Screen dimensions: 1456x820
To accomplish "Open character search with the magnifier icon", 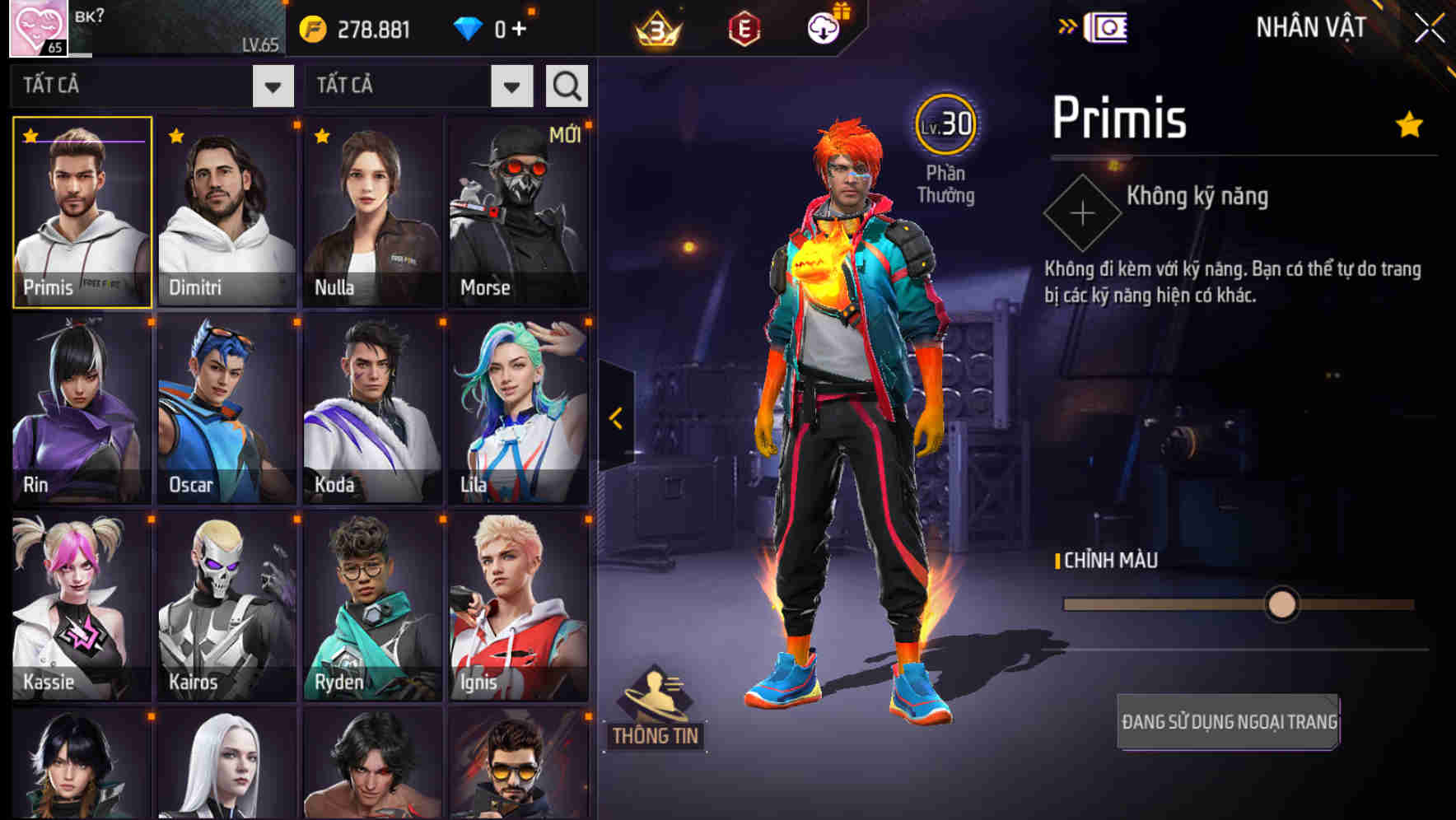I will pyautogui.click(x=566, y=85).
